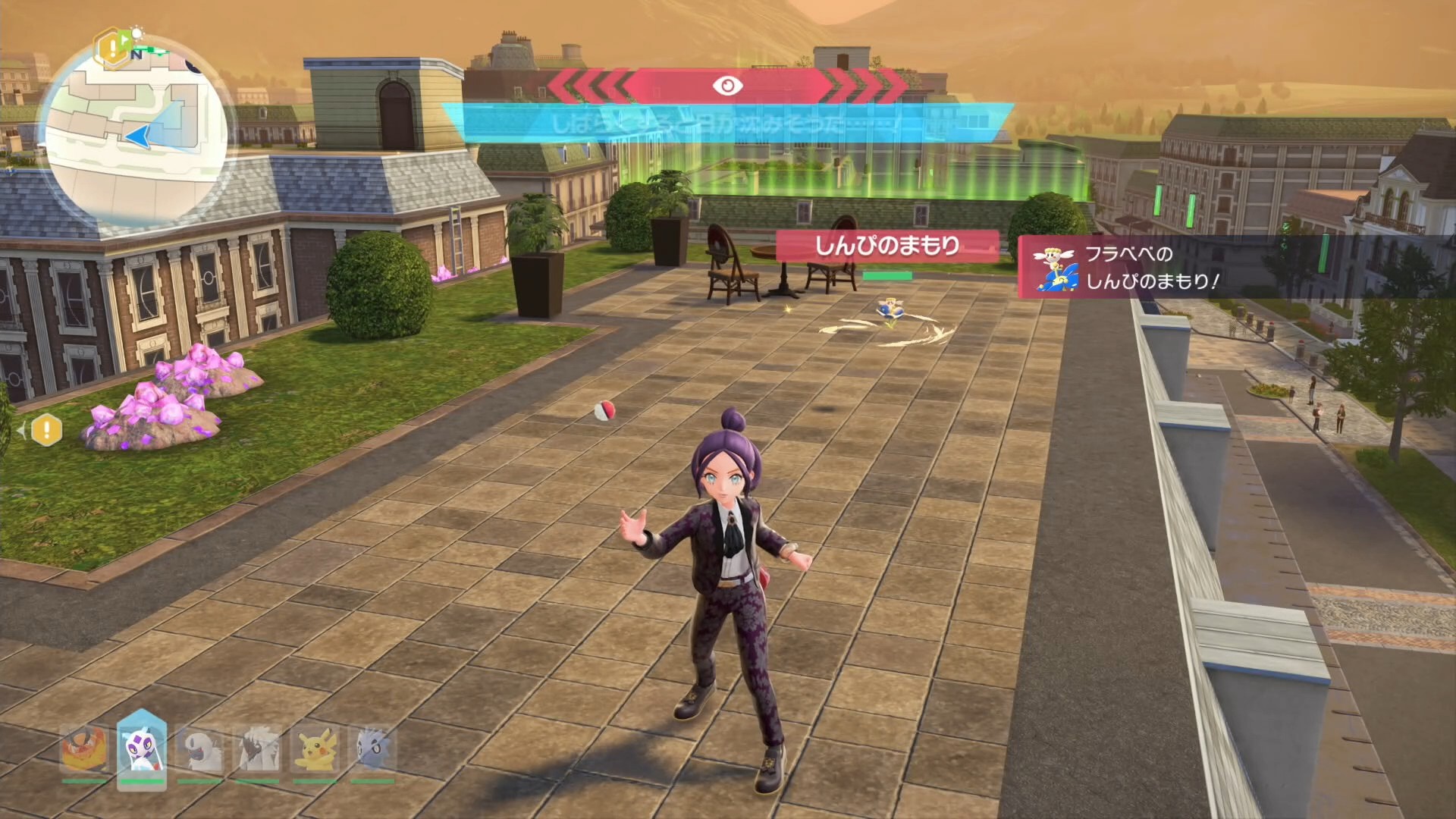
Task: Open the circular minimap
Action: click(x=135, y=135)
